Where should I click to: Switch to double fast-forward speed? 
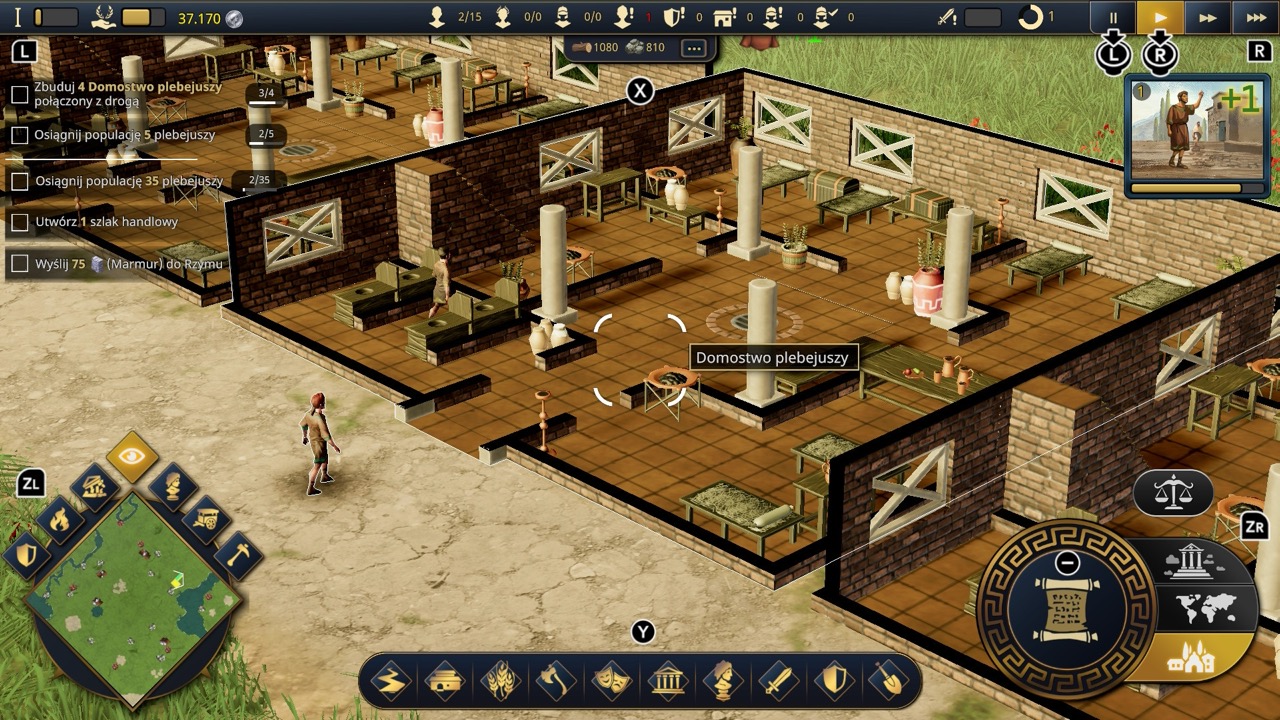coord(1208,17)
